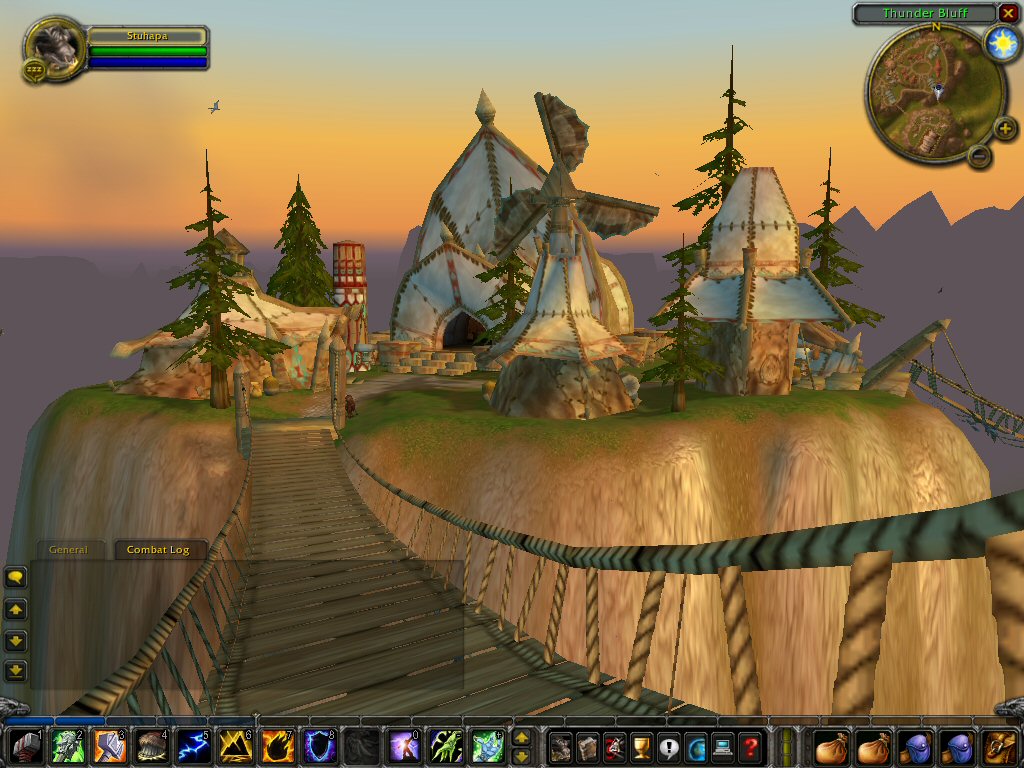Click the Thunder Bluff minimap
1024x768 pixels.
pos(924,93)
